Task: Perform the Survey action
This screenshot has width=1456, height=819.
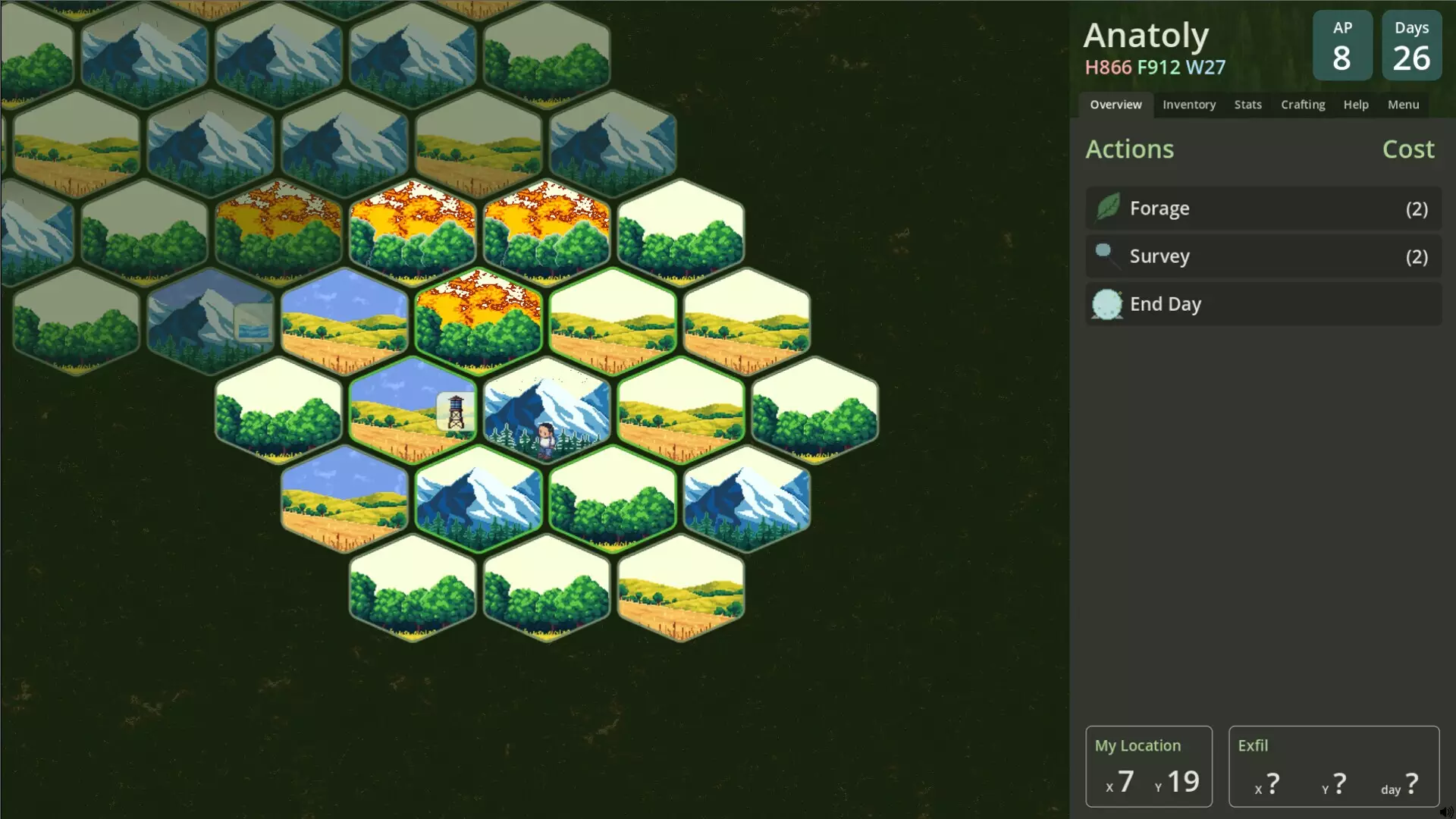Action: click(1263, 256)
